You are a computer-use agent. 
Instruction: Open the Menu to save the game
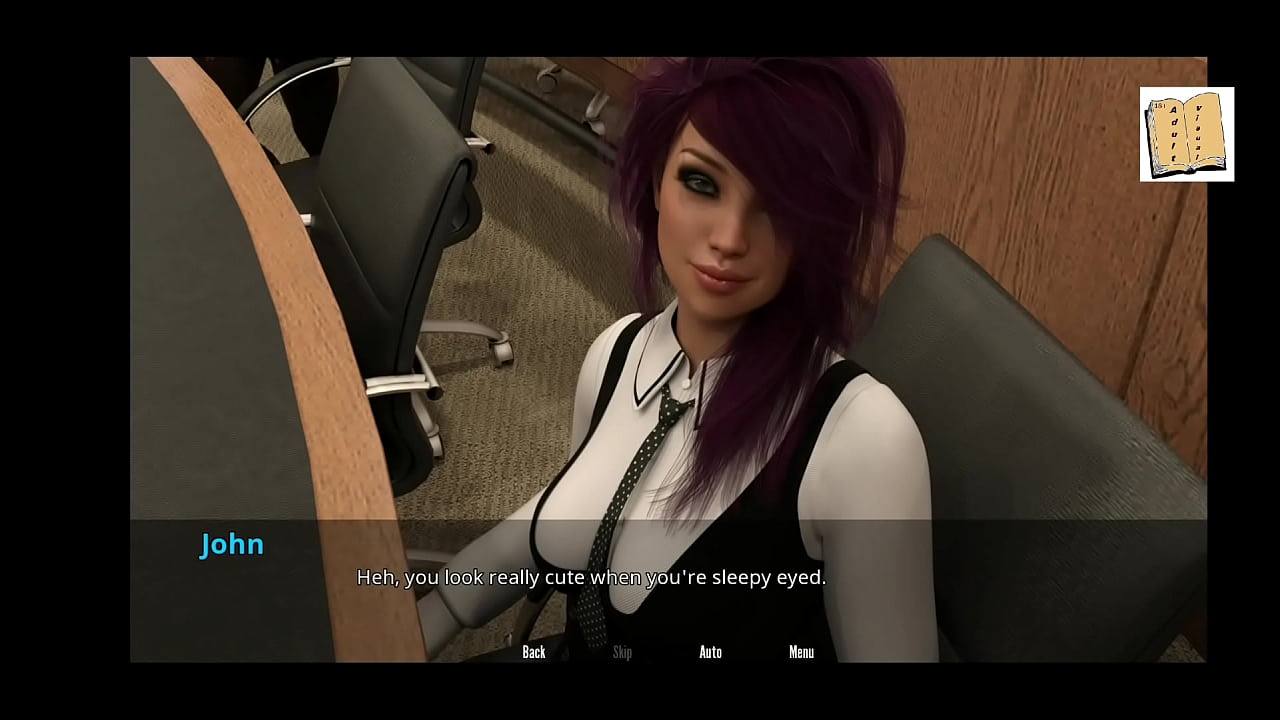[x=800, y=651]
